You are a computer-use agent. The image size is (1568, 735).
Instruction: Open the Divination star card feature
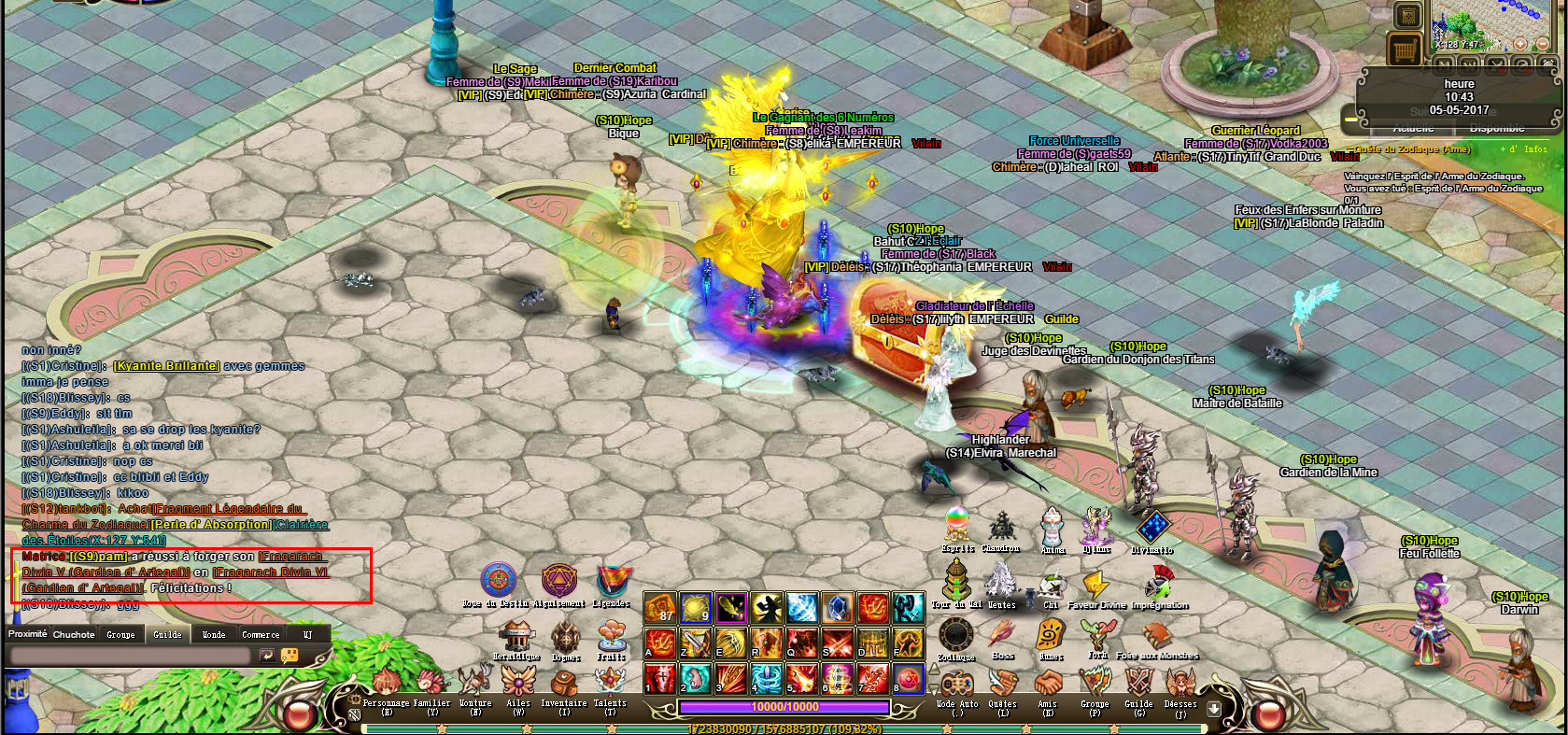click(1152, 530)
